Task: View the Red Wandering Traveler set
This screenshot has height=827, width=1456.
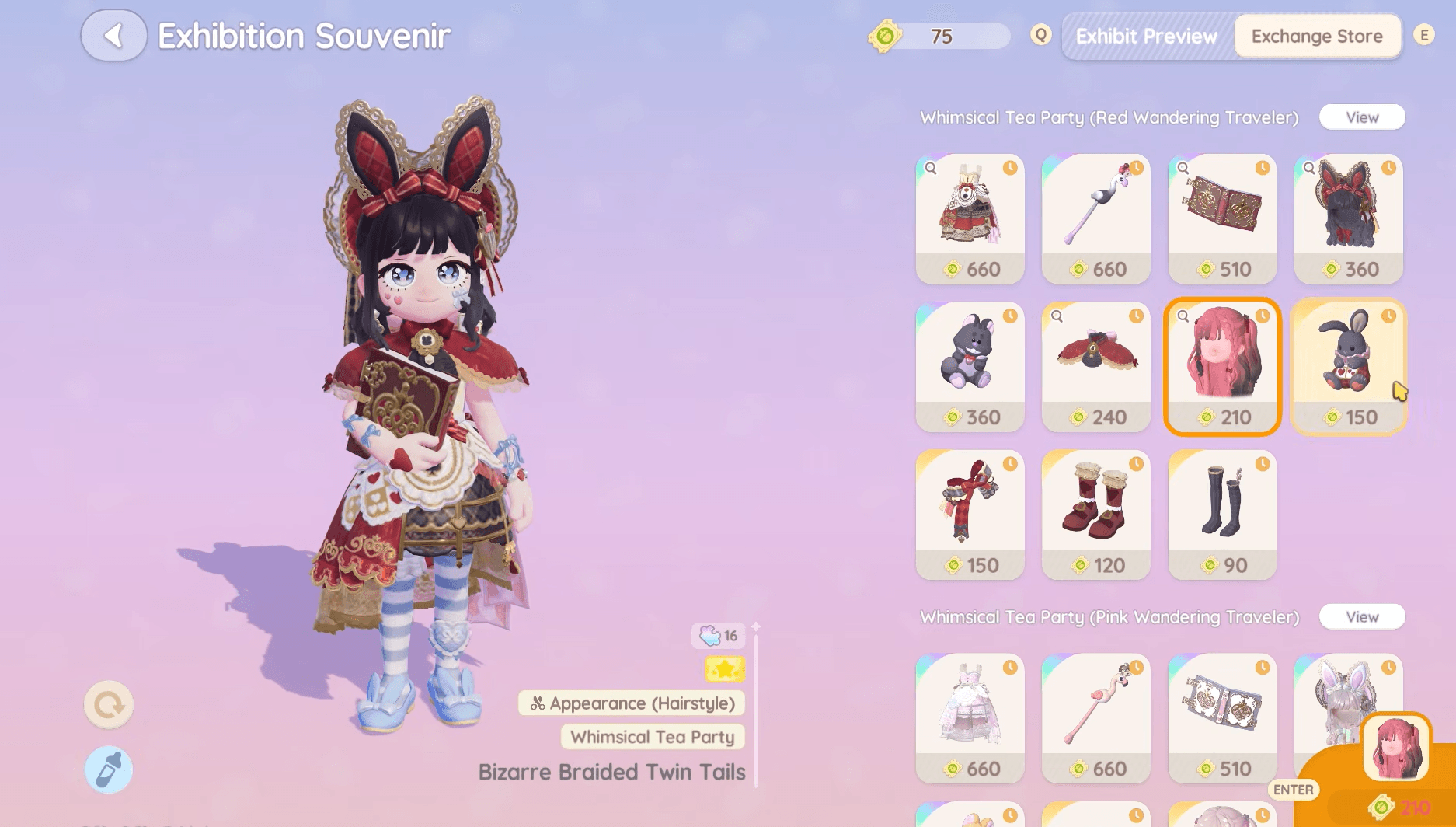Action: coord(1361,117)
